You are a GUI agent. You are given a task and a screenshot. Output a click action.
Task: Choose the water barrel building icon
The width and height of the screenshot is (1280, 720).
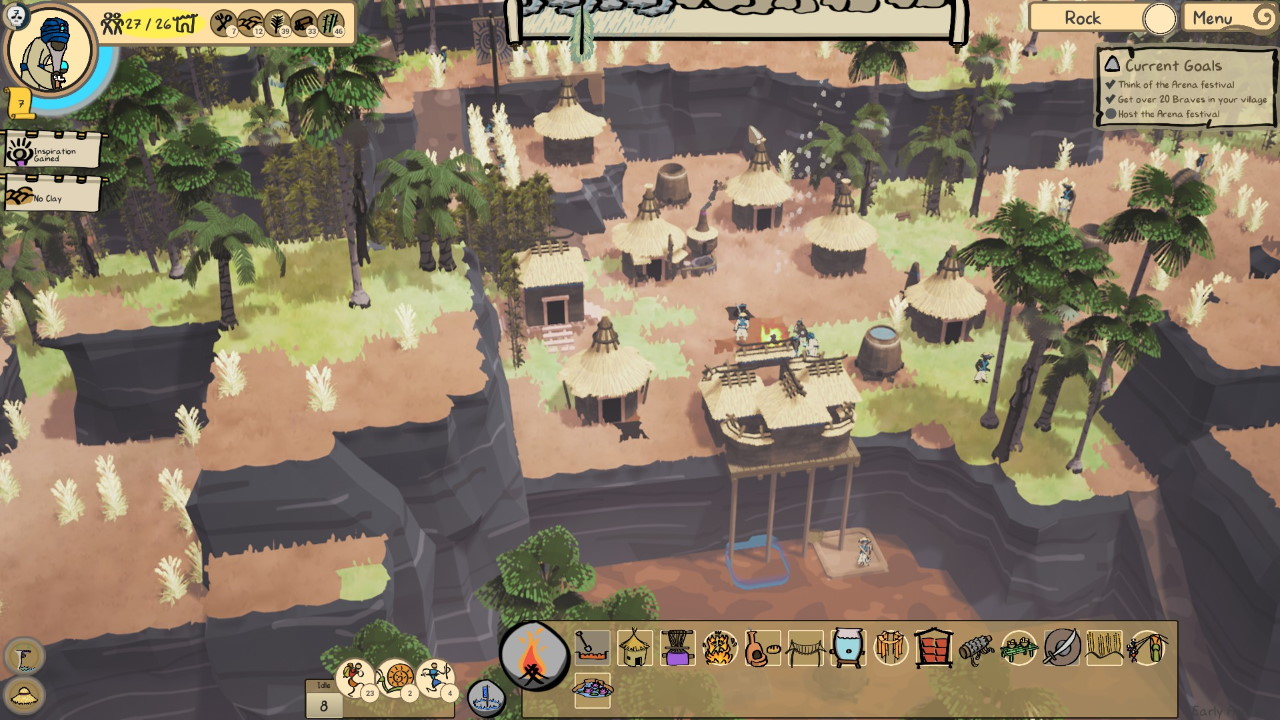(847, 648)
